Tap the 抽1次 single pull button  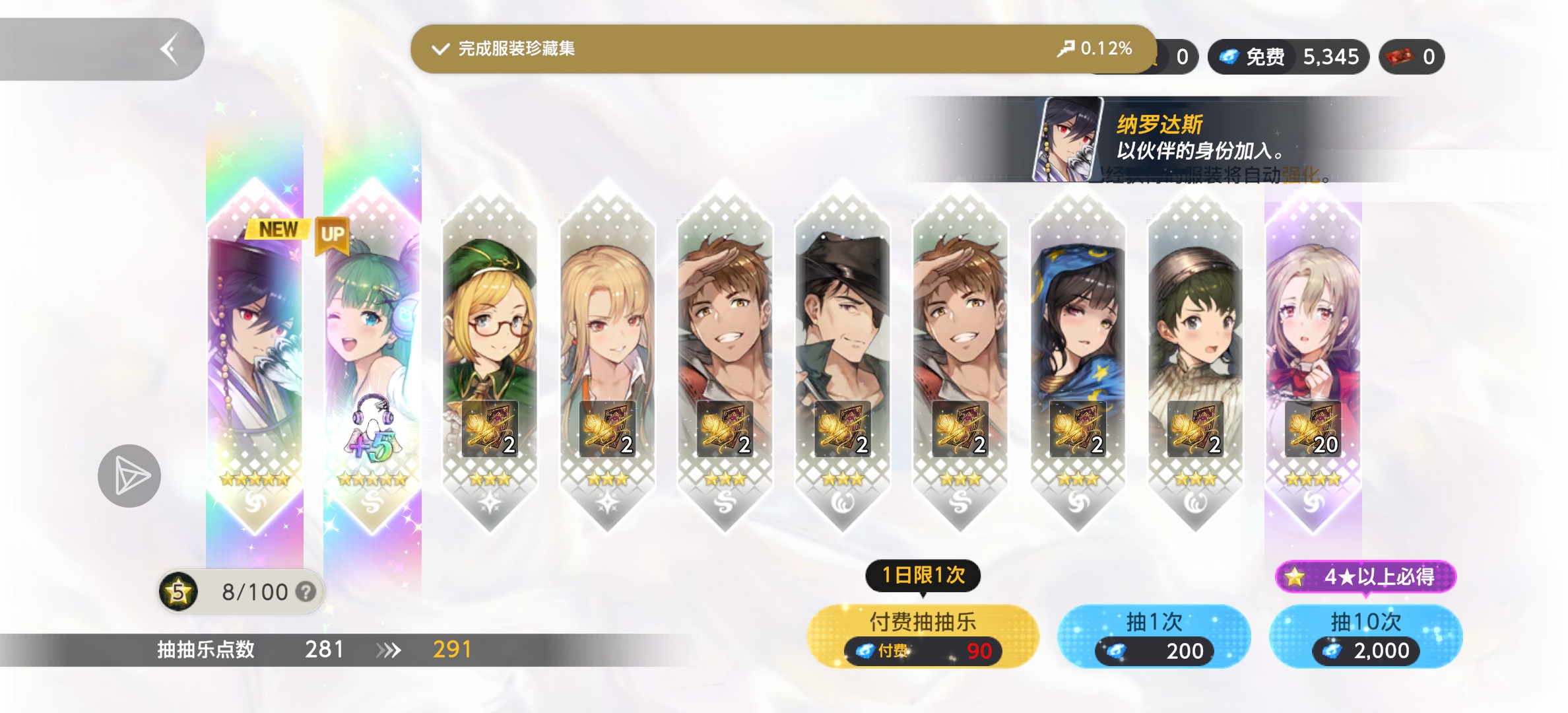point(1154,636)
